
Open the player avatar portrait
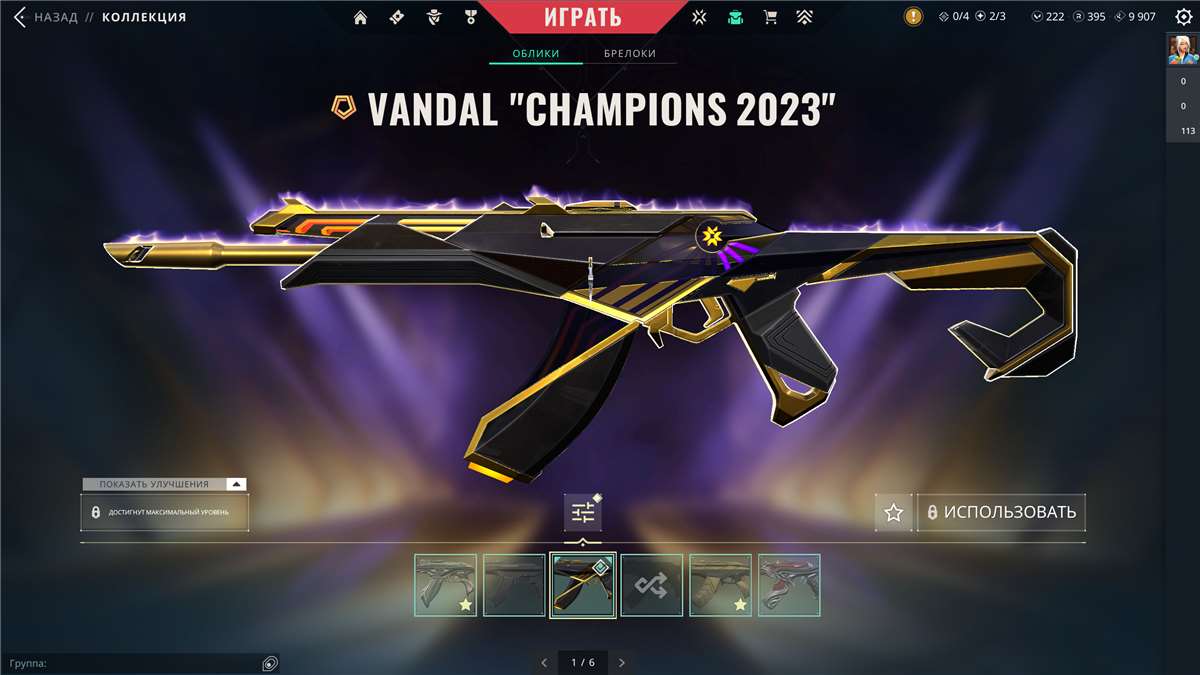(x=1183, y=49)
